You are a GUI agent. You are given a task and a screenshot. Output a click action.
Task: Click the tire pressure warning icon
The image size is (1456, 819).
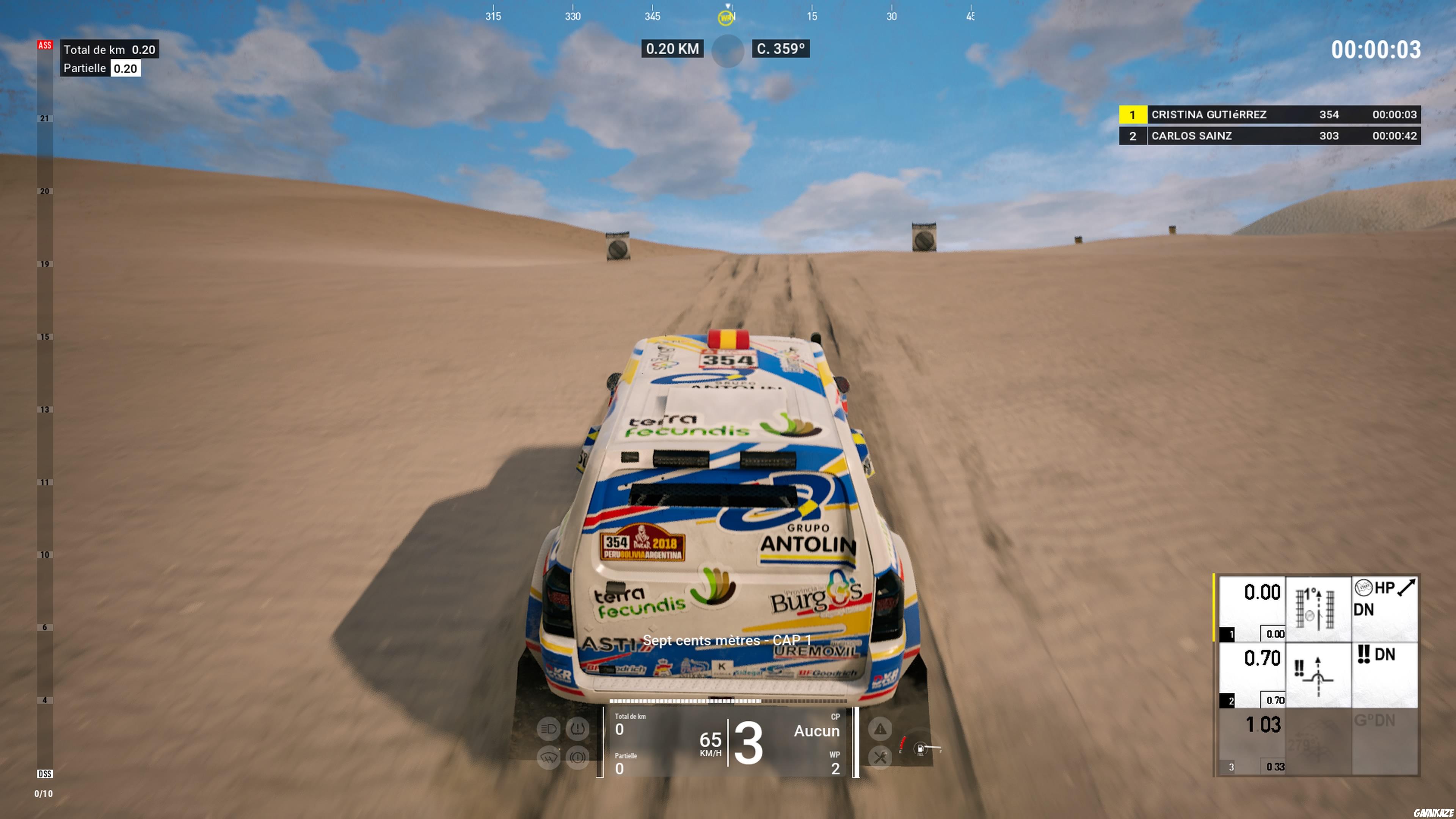tap(577, 729)
